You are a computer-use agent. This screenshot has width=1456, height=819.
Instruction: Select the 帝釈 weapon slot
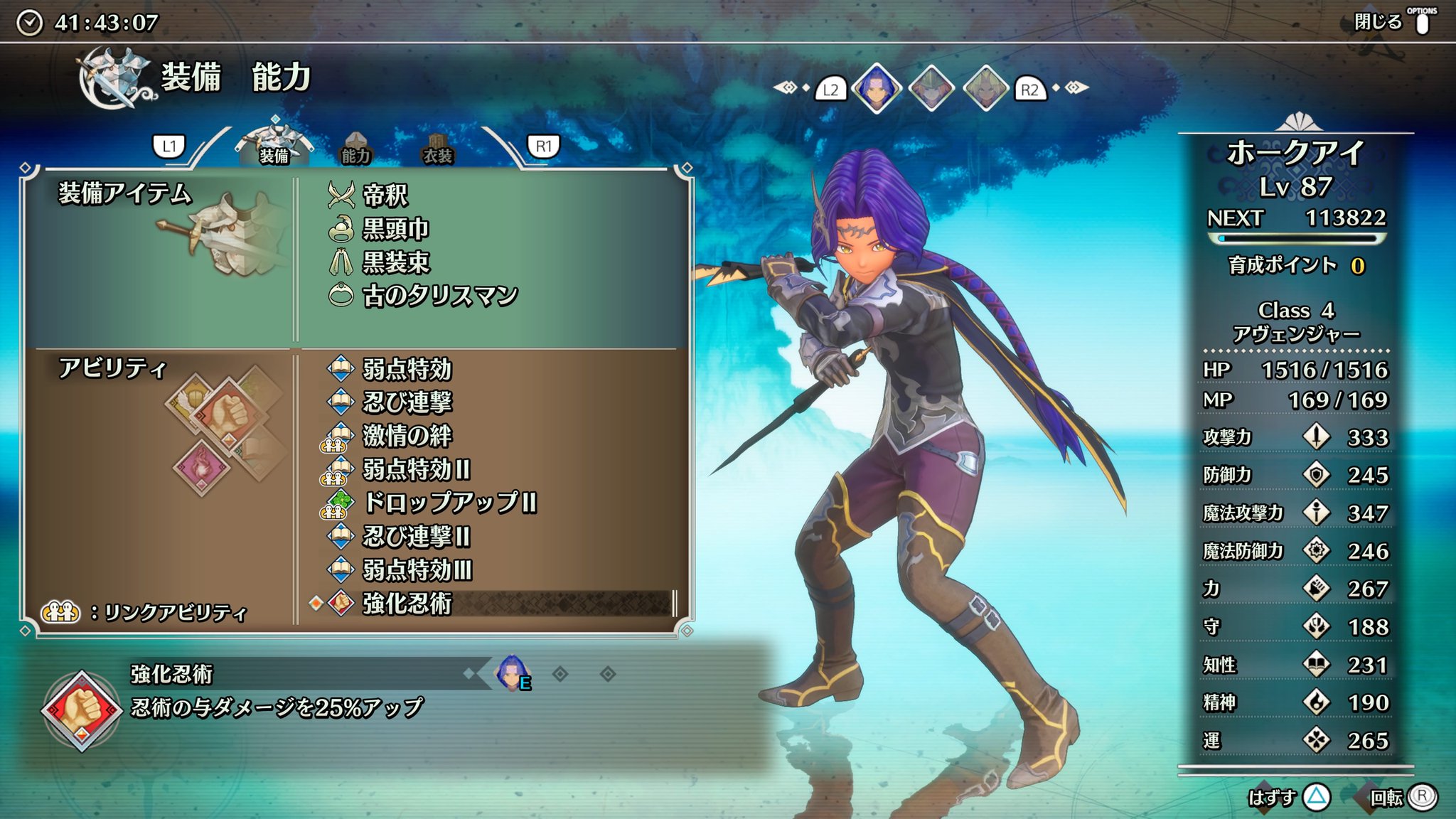(385, 195)
